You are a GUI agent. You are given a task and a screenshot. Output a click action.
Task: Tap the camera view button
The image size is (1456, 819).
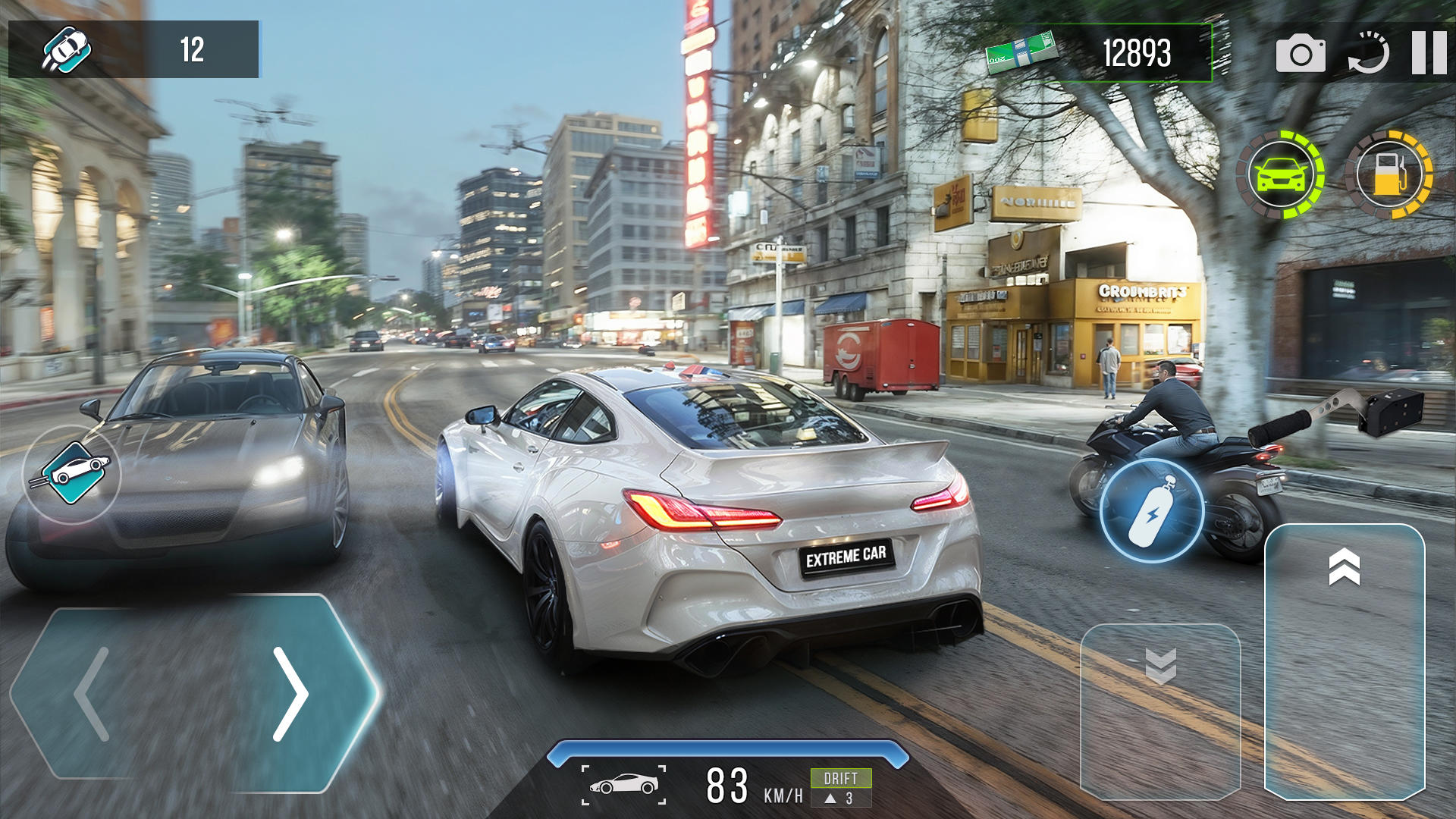pyautogui.click(x=1301, y=53)
